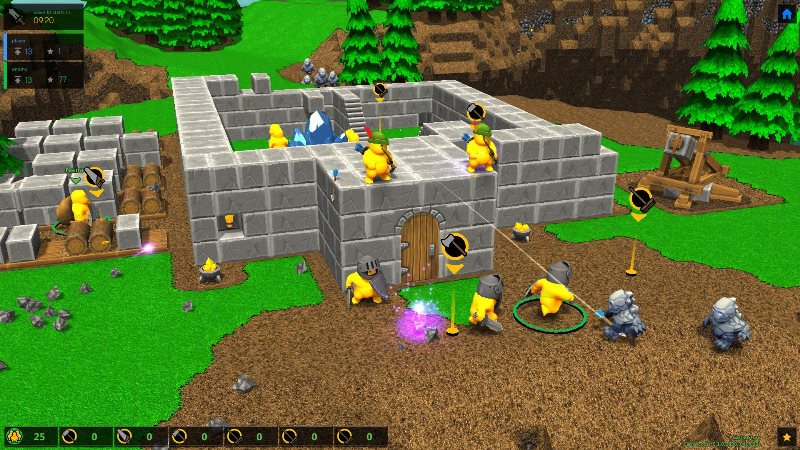Click the task marker over the wooden door
This screenshot has width=800, height=450.
[x=454, y=246]
